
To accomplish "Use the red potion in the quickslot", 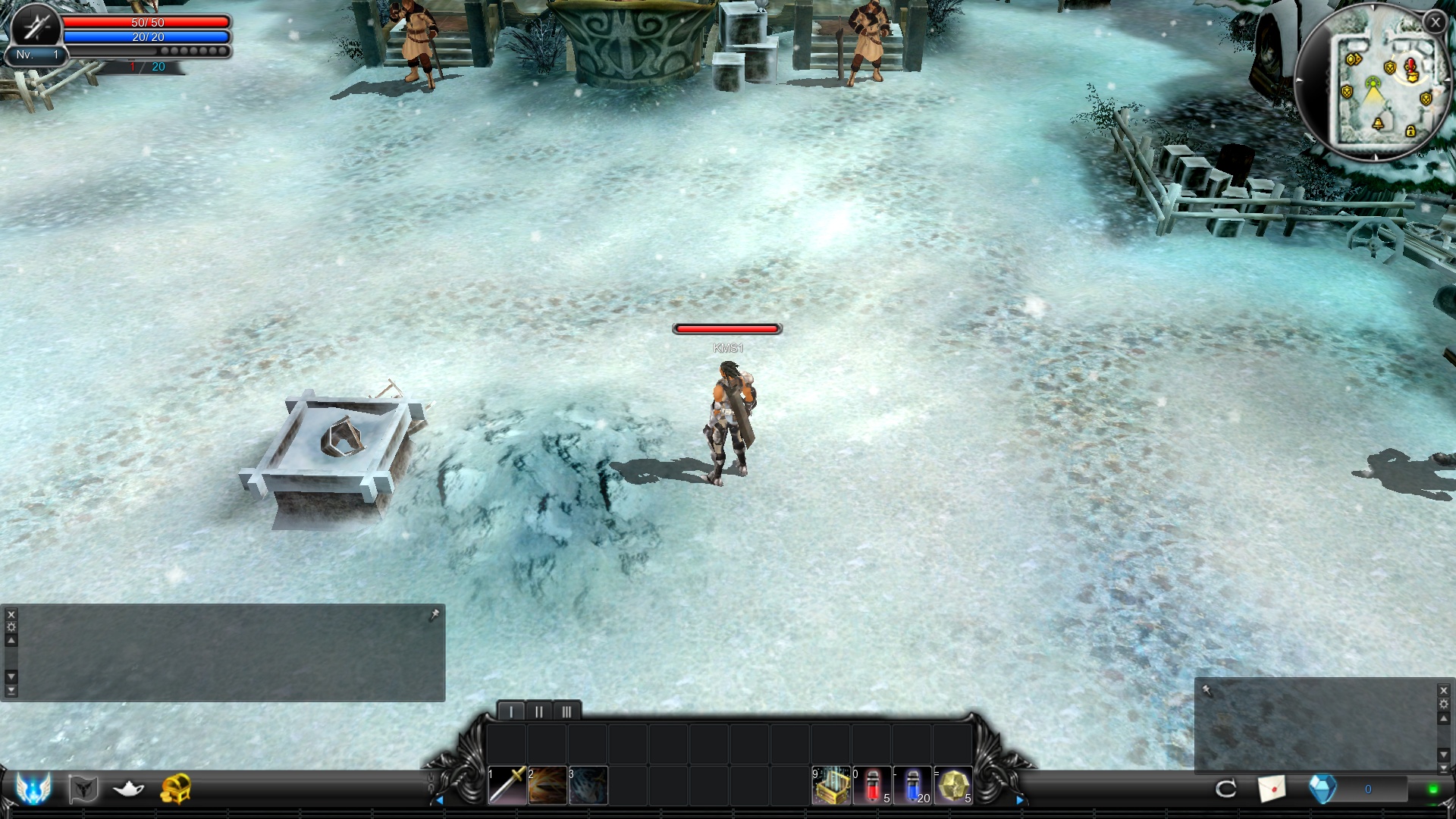I will pos(874,785).
